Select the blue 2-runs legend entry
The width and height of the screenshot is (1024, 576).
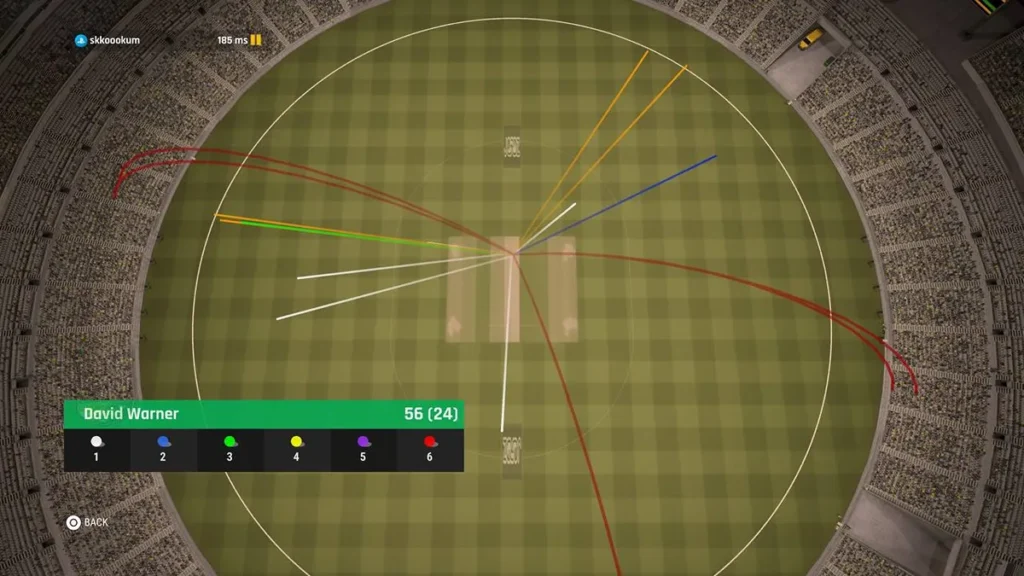163,449
